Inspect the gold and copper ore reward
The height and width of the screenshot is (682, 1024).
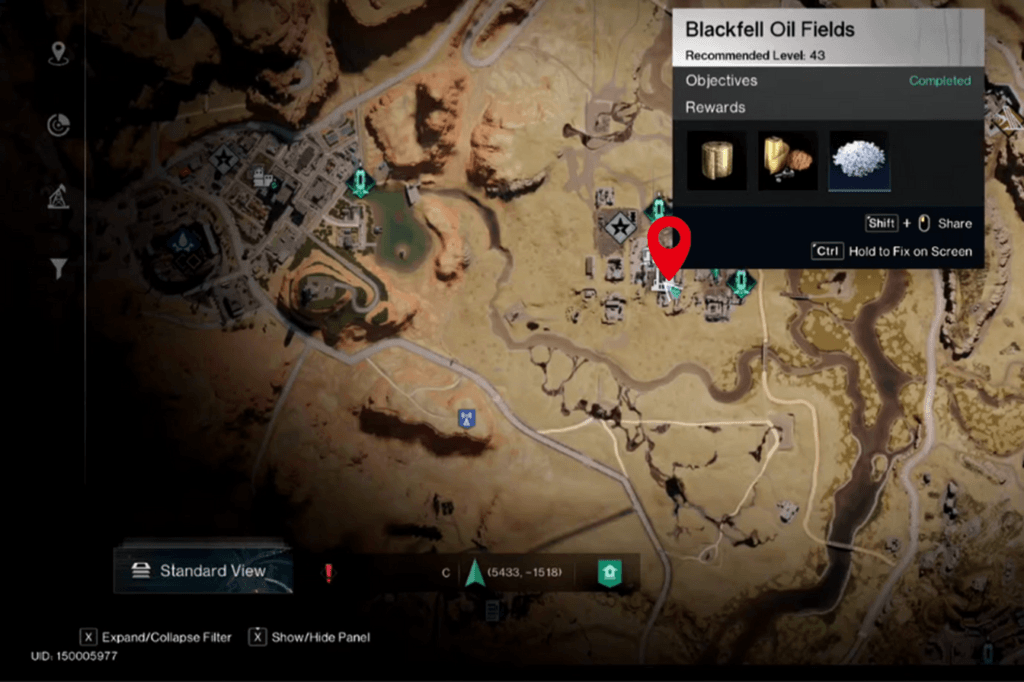tap(787, 160)
